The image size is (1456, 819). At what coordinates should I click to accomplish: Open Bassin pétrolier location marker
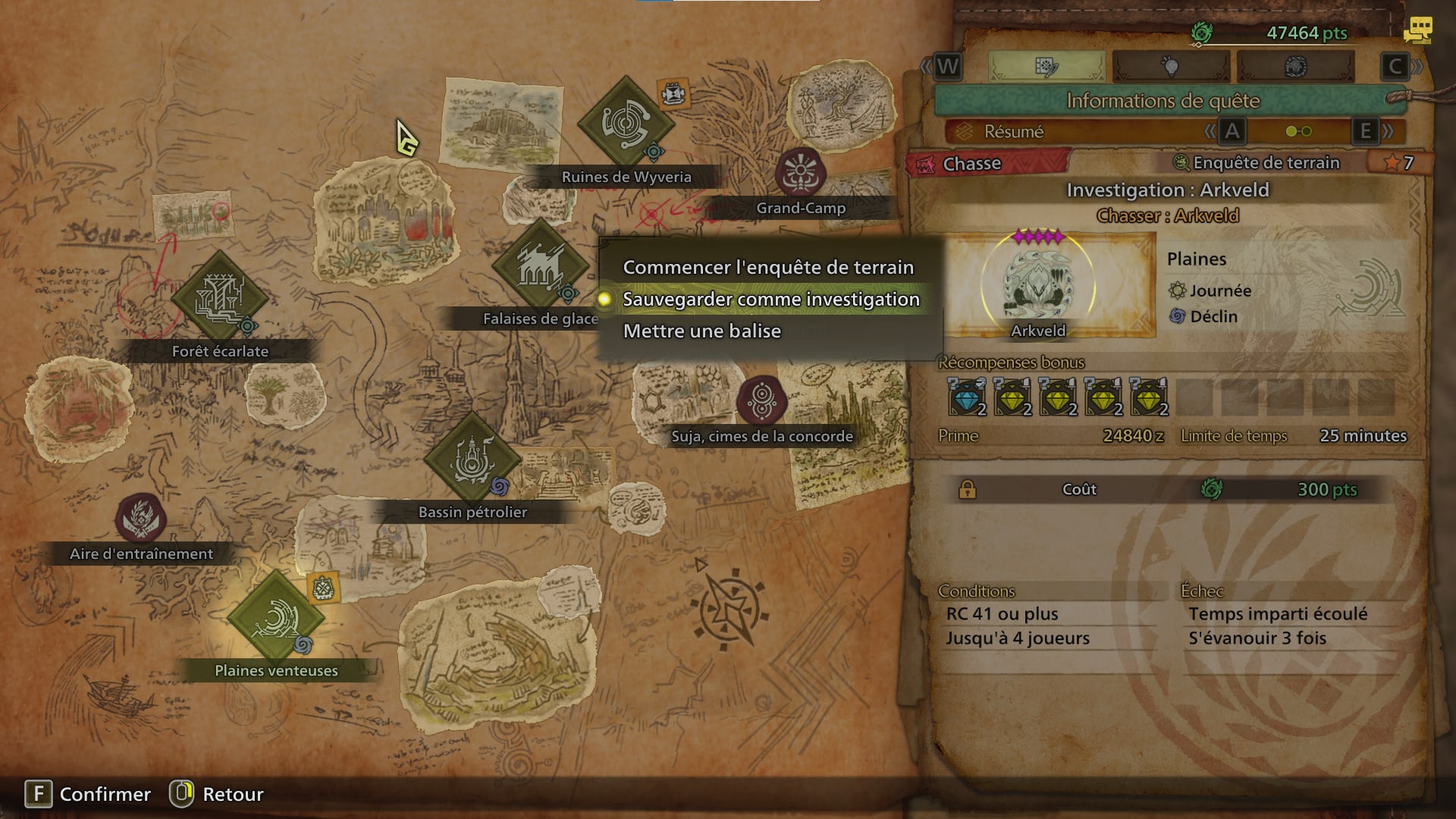click(472, 460)
